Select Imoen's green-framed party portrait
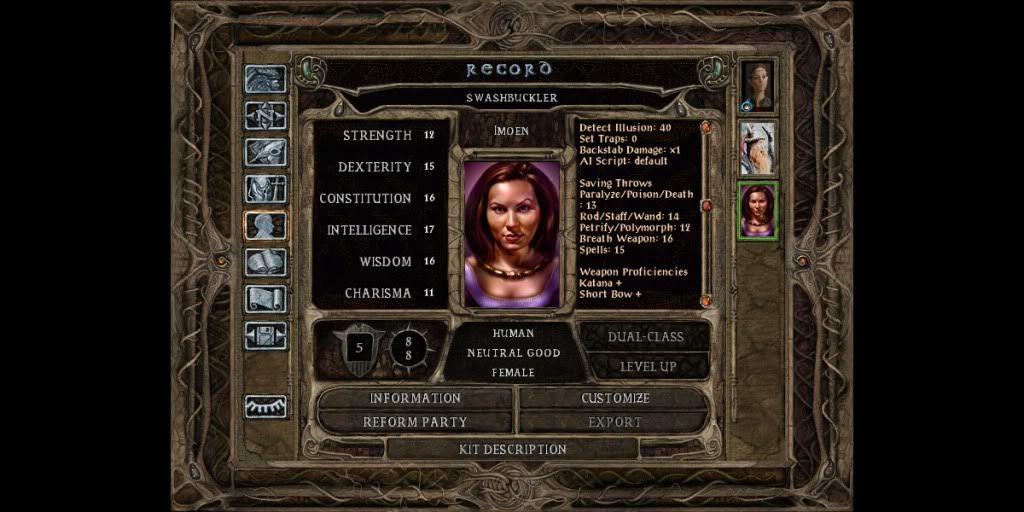 758,210
